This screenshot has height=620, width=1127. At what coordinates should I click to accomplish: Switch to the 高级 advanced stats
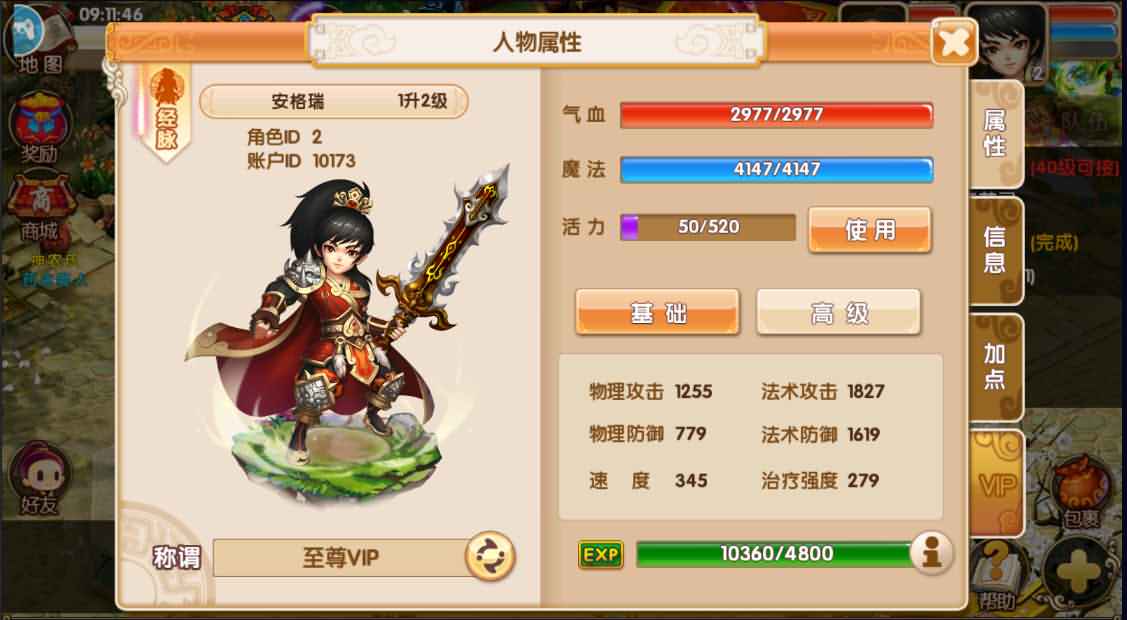pyautogui.click(x=838, y=313)
